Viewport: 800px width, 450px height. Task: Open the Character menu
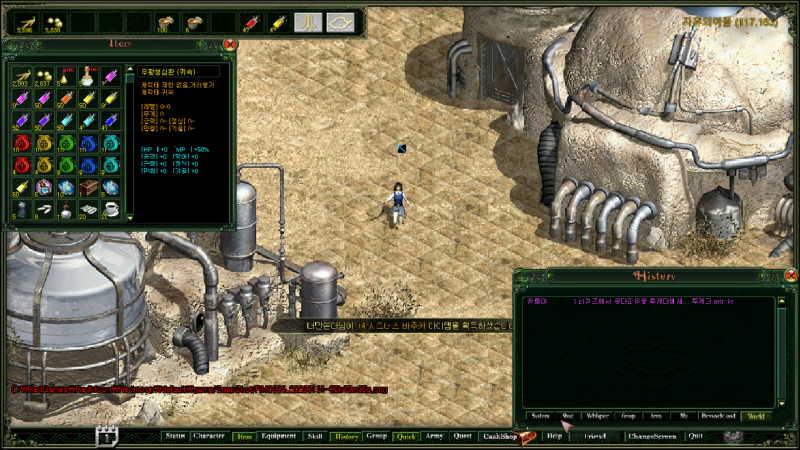[x=208, y=436]
